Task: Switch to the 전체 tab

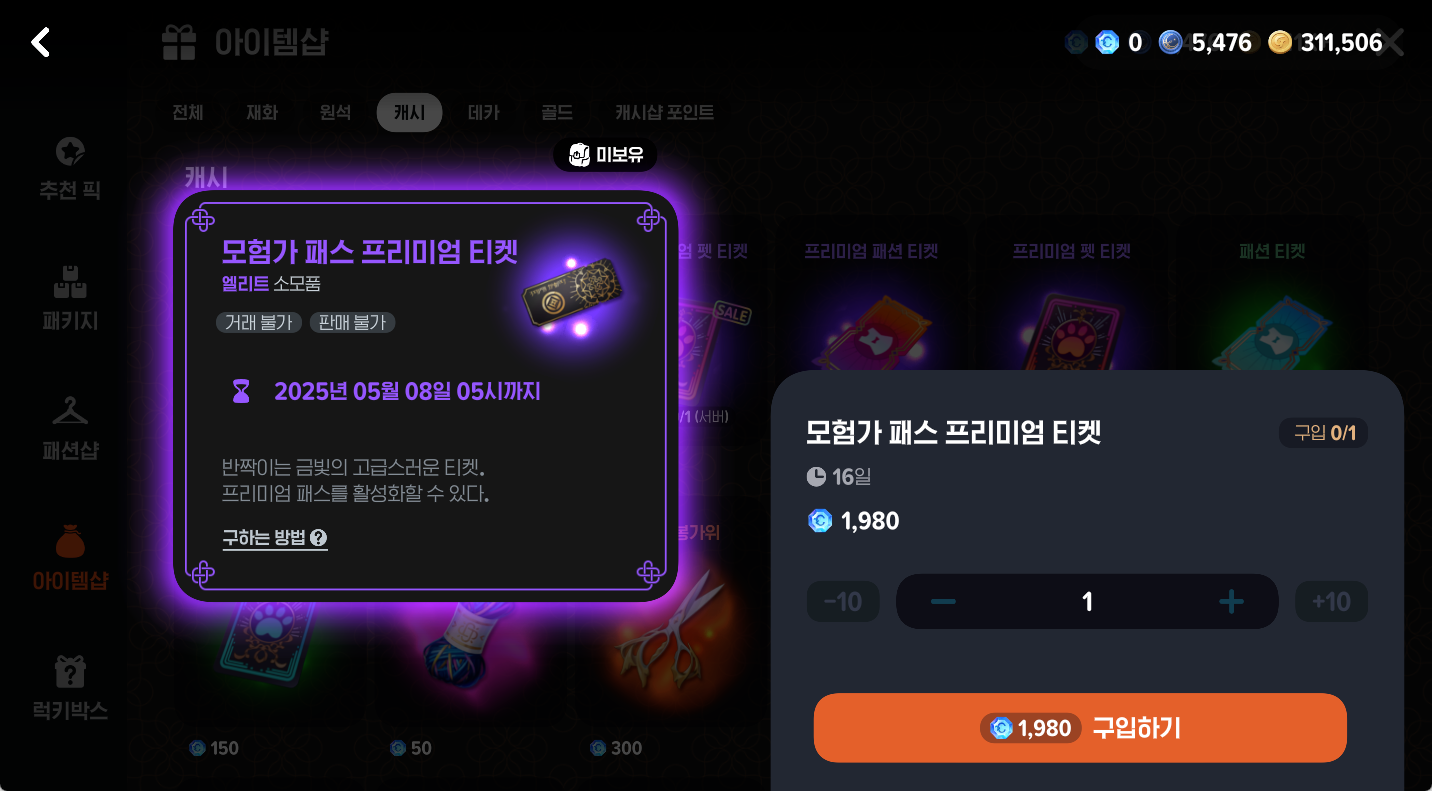Action: click(186, 112)
